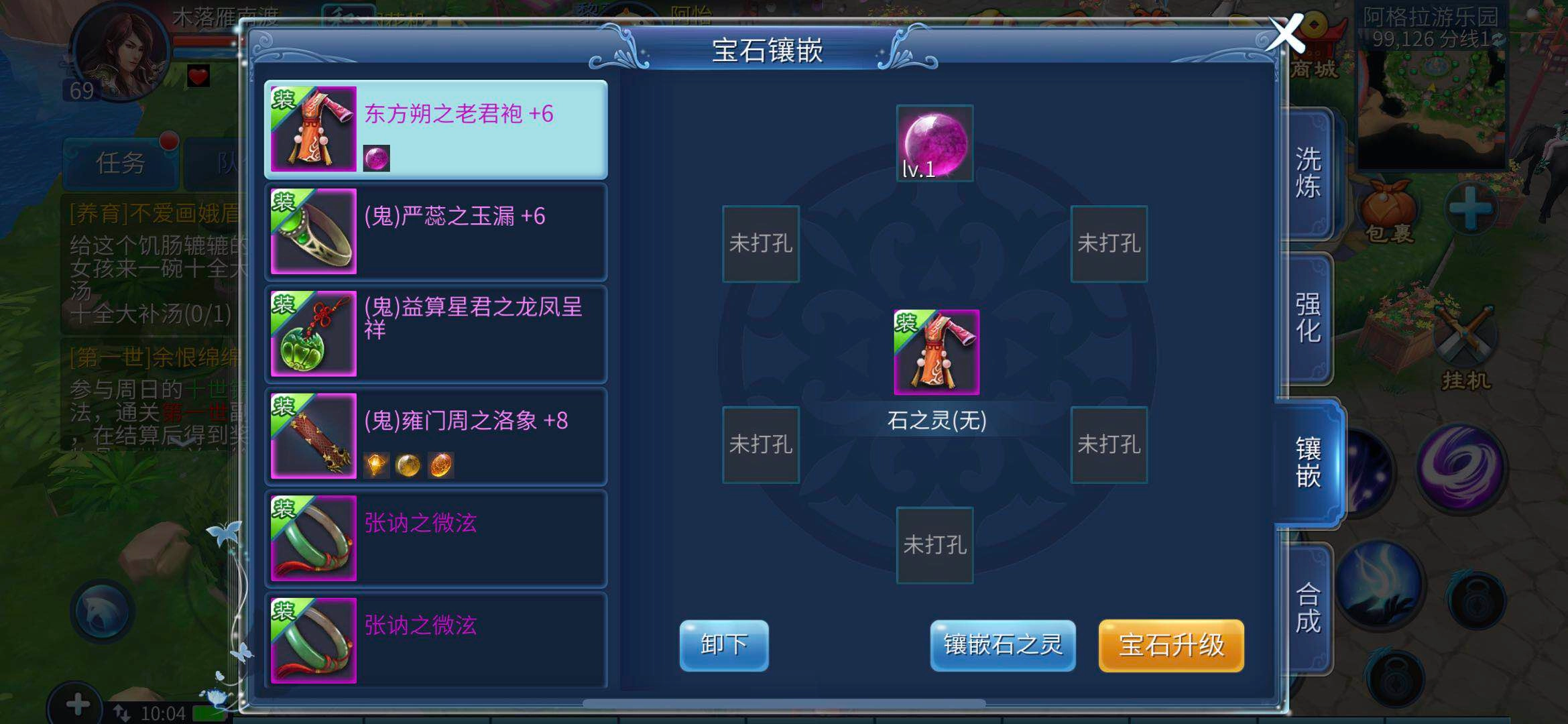Screen dimensions: 1568x724
Task: Select the lv.1 purple gem icon
Action: point(933,141)
